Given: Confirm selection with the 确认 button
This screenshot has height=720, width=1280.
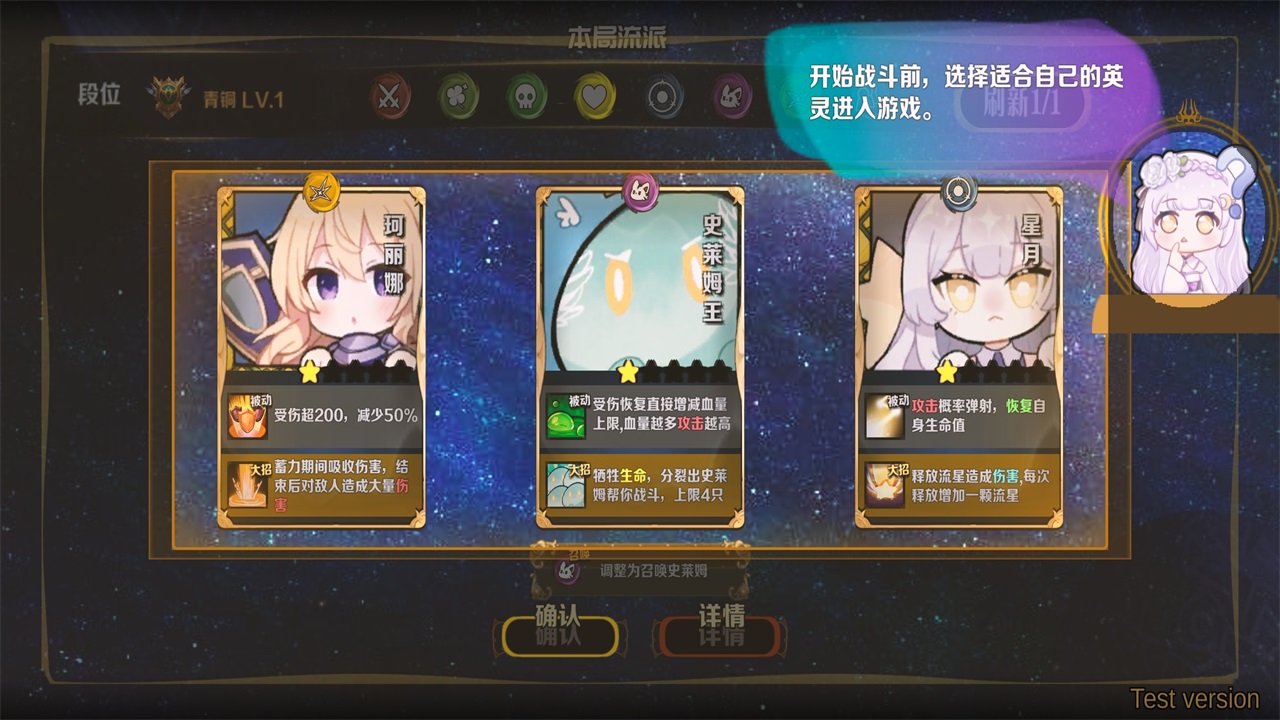Looking at the screenshot, I should pos(559,633).
